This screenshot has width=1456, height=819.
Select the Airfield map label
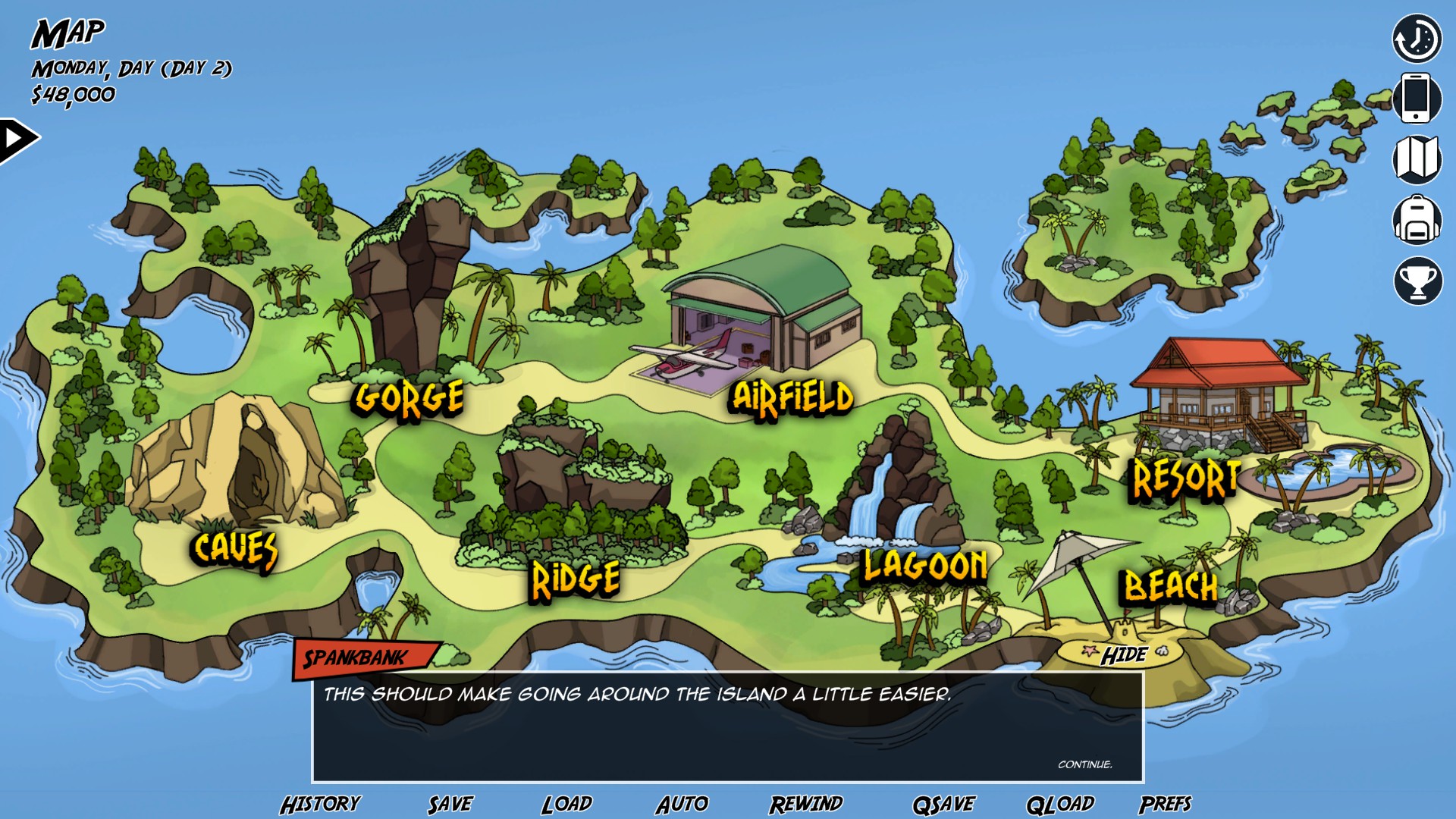click(791, 397)
